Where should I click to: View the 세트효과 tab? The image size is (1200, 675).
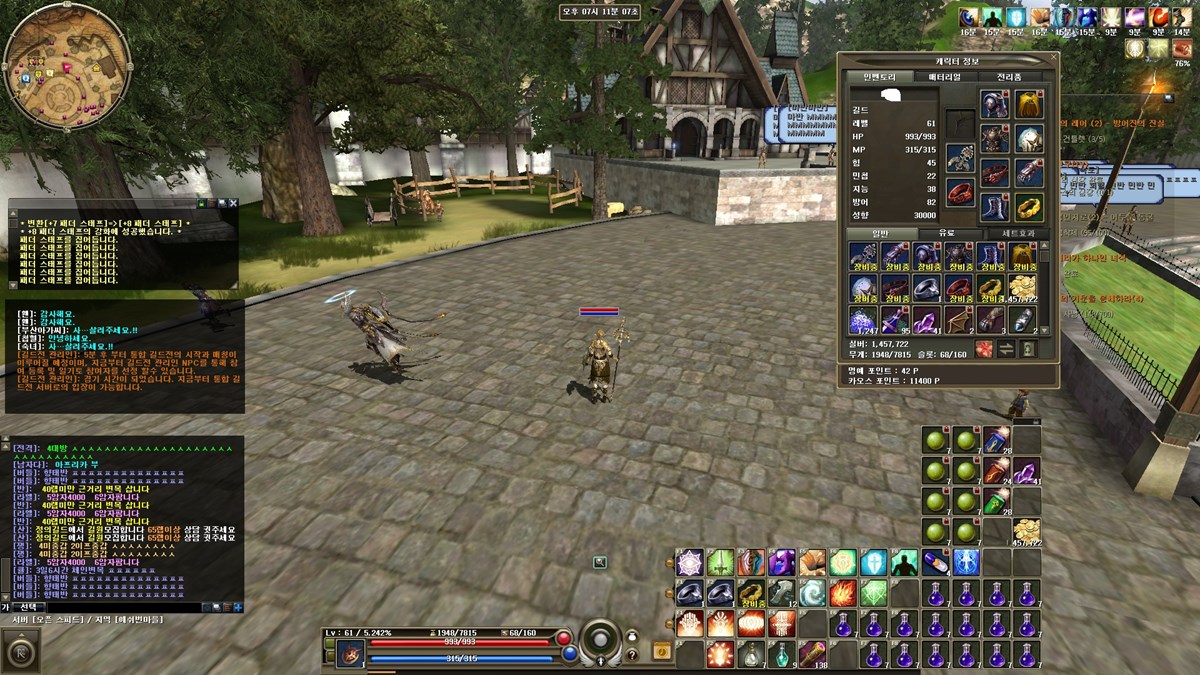(1013, 233)
